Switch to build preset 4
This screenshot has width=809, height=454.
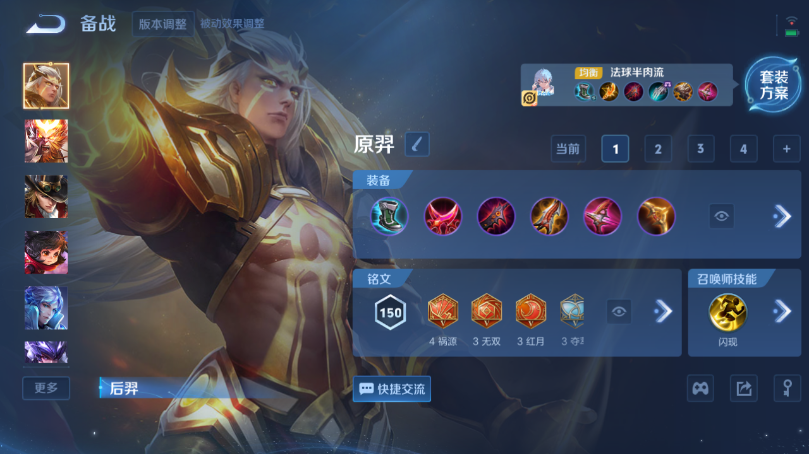point(743,149)
